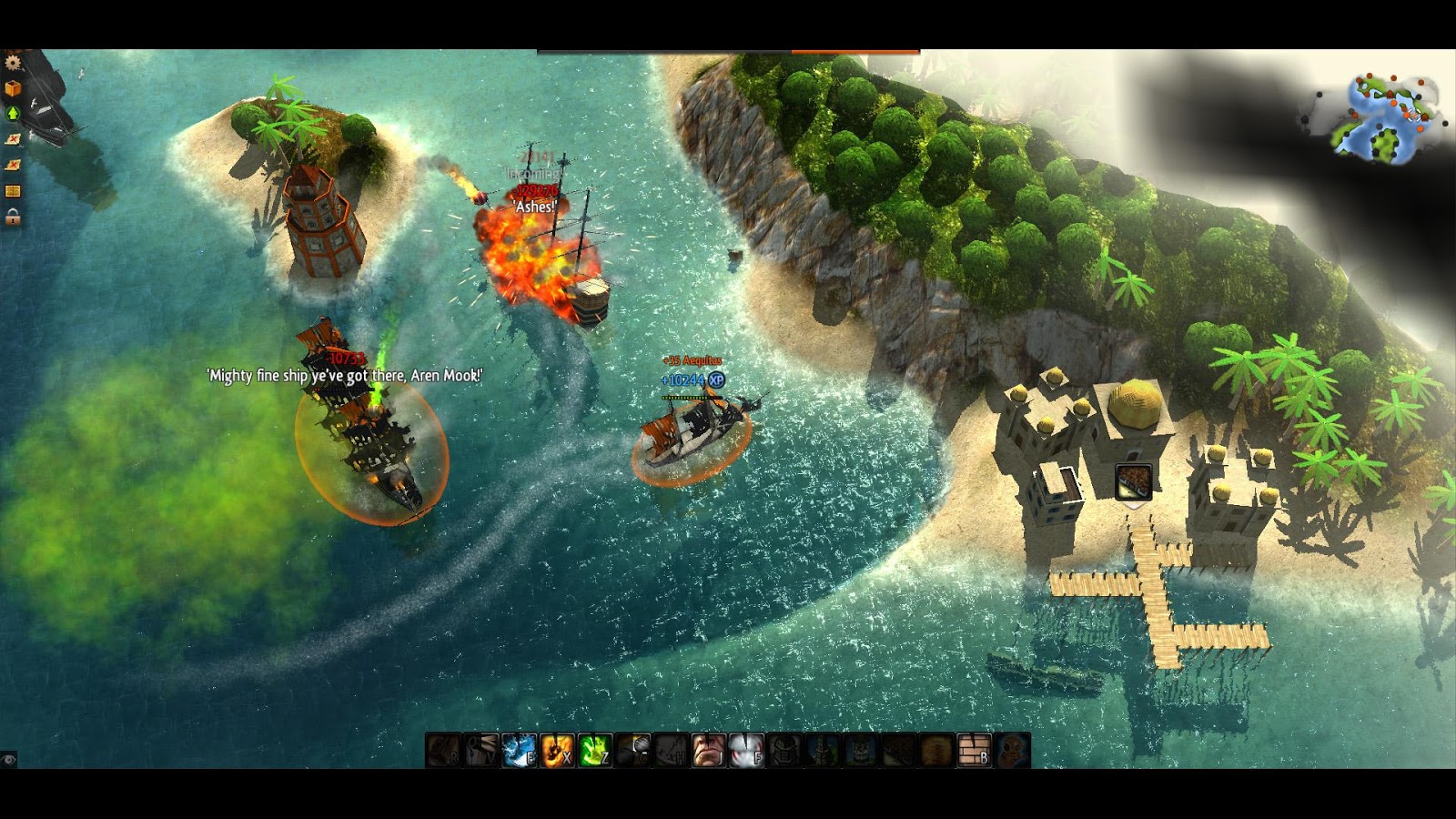Use the cannonball ability (C)

(633, 751)
